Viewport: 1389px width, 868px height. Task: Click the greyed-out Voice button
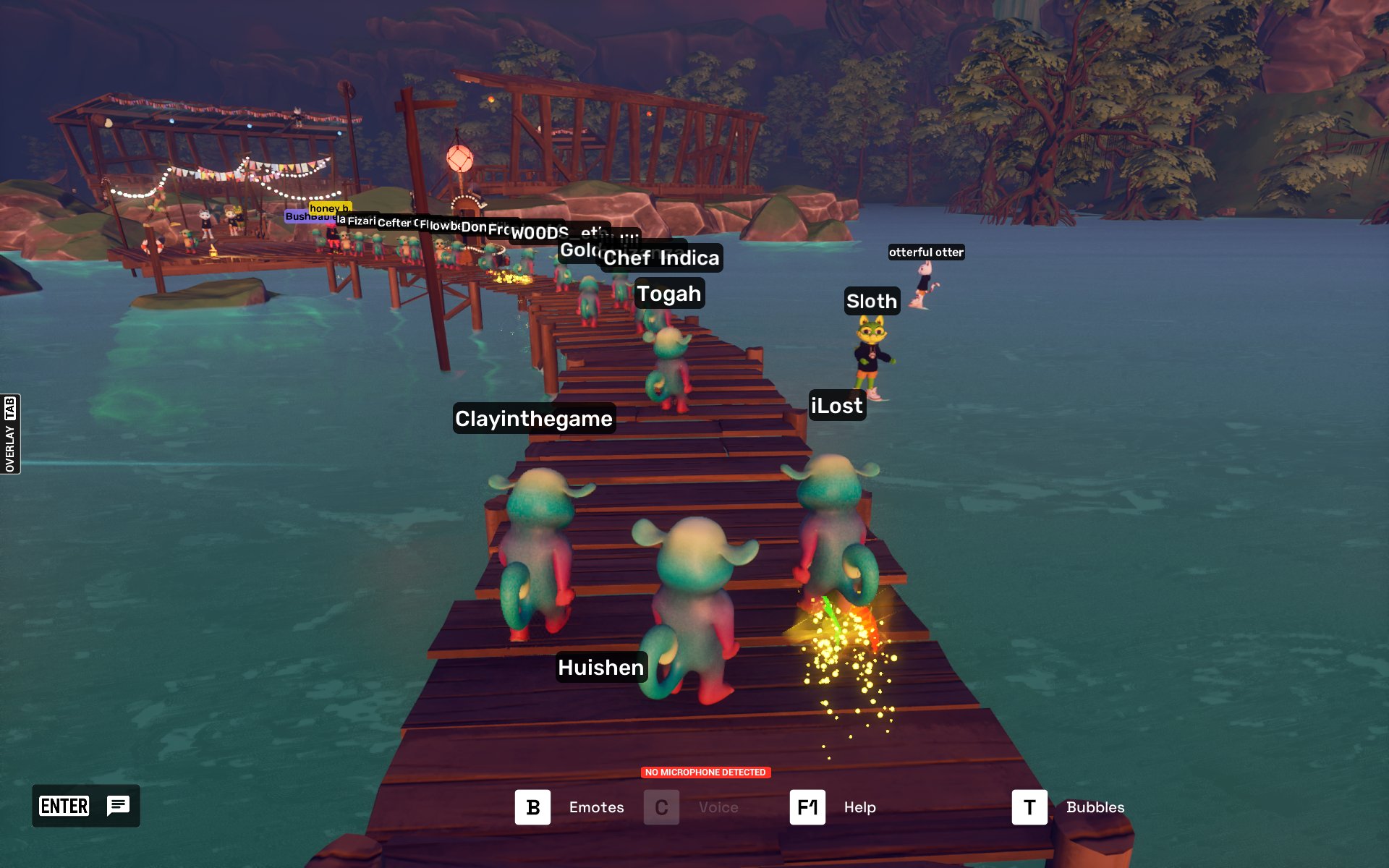661,807
